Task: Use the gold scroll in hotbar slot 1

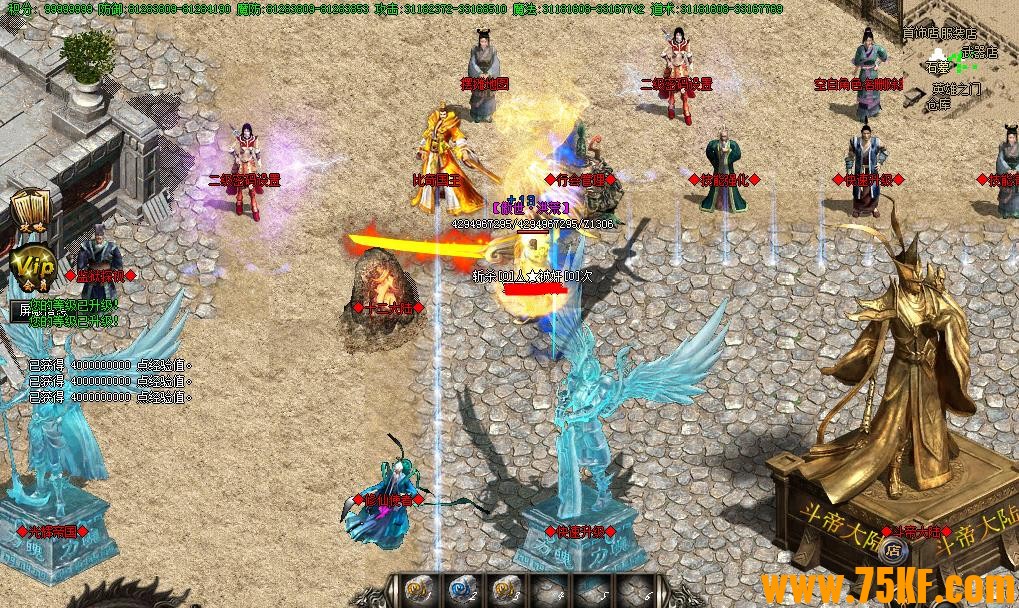Action: pyautogui.click(x=420, y=590)
